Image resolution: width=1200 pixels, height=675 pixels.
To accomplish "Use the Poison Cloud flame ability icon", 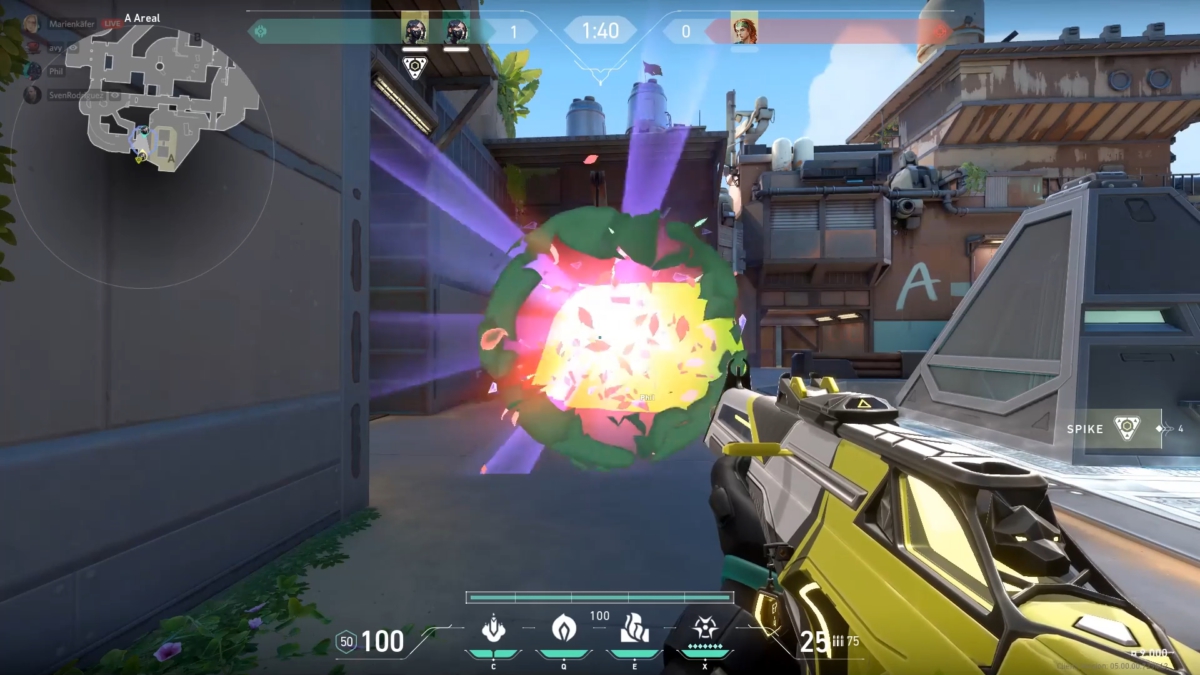I will 563,629.
